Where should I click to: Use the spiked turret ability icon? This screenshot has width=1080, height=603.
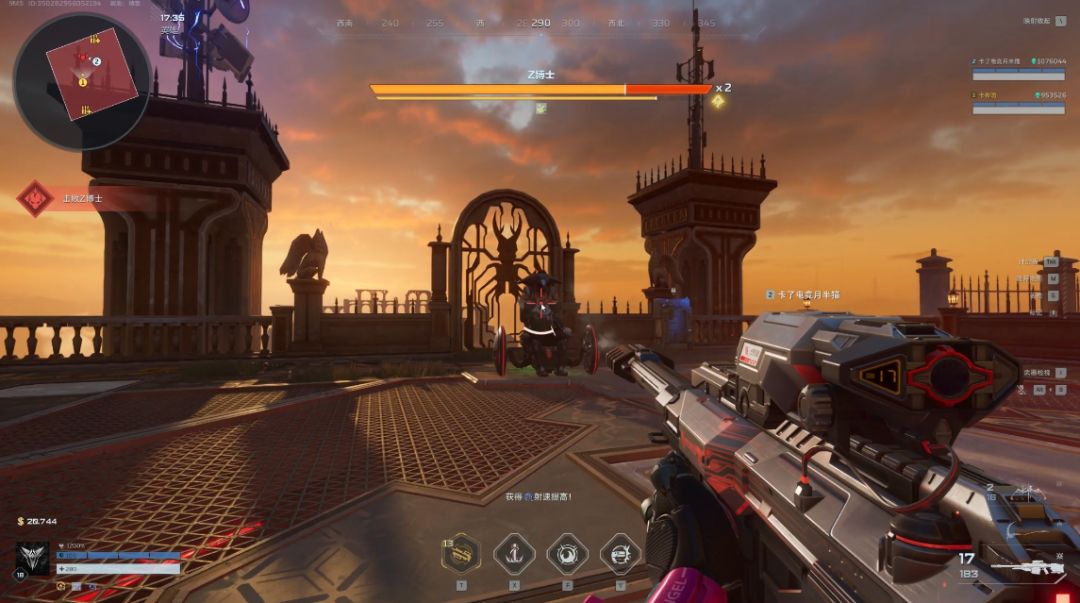620,553
